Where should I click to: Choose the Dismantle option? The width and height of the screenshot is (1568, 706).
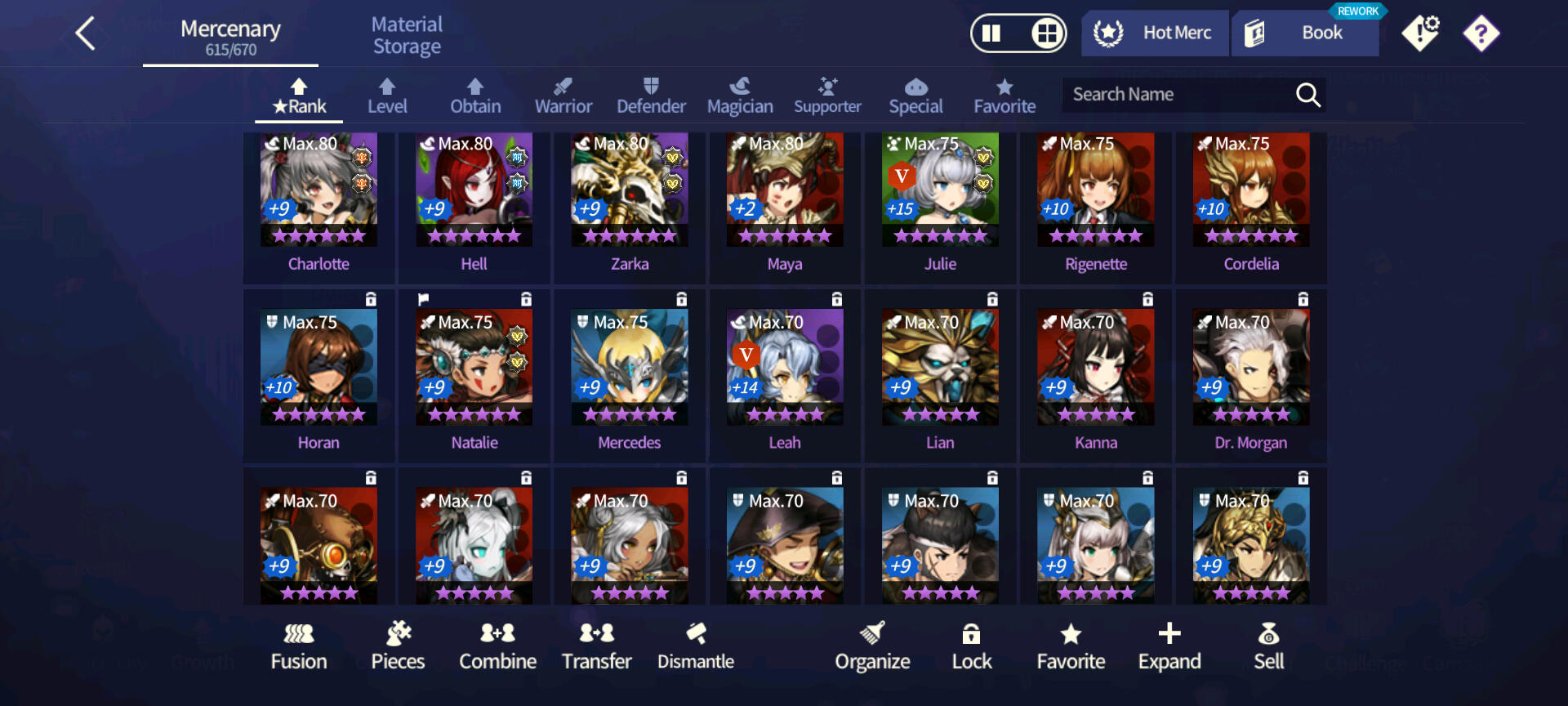tap(696, 646)
